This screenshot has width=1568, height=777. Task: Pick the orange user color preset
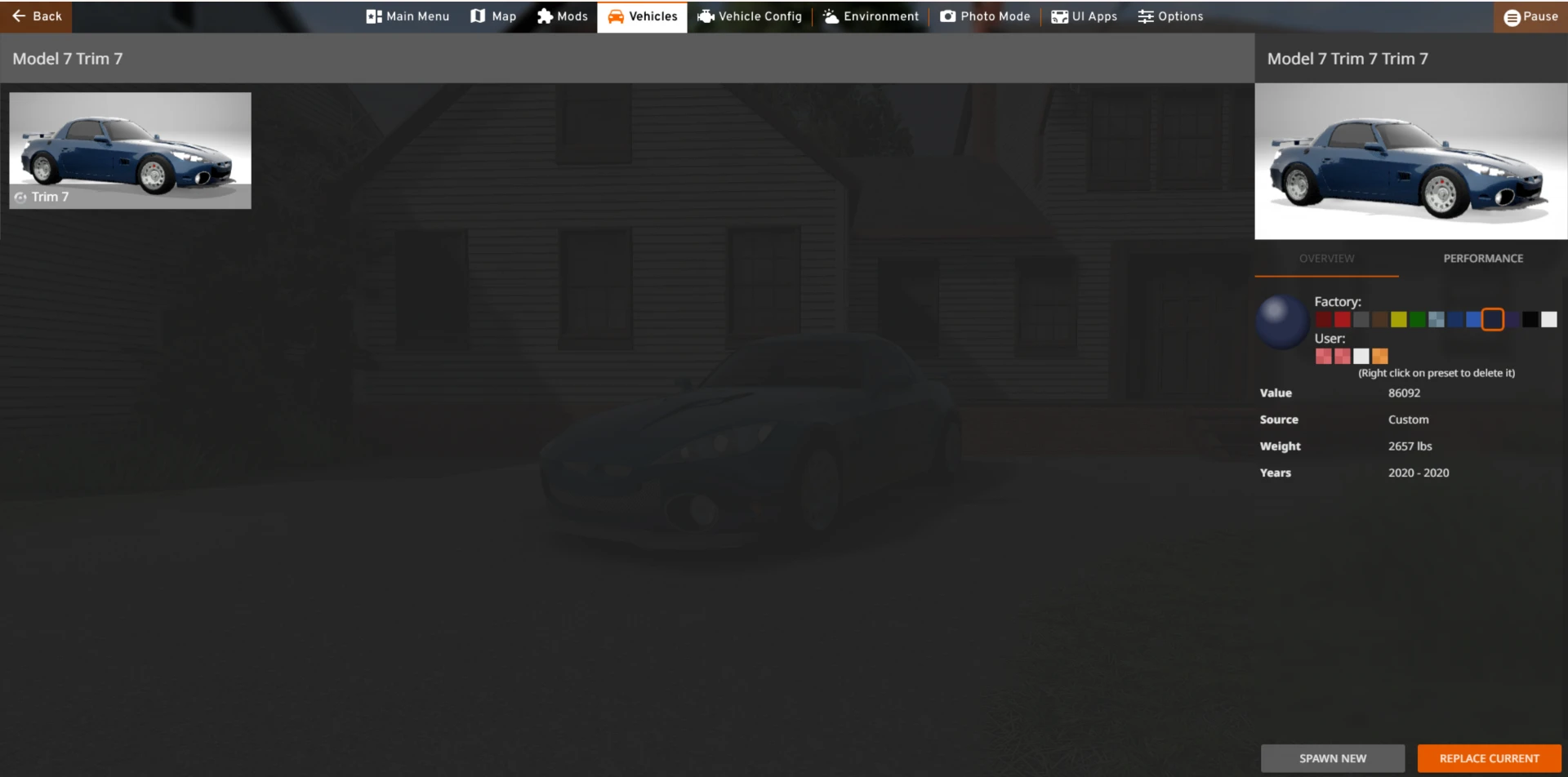pos(1380,356)
